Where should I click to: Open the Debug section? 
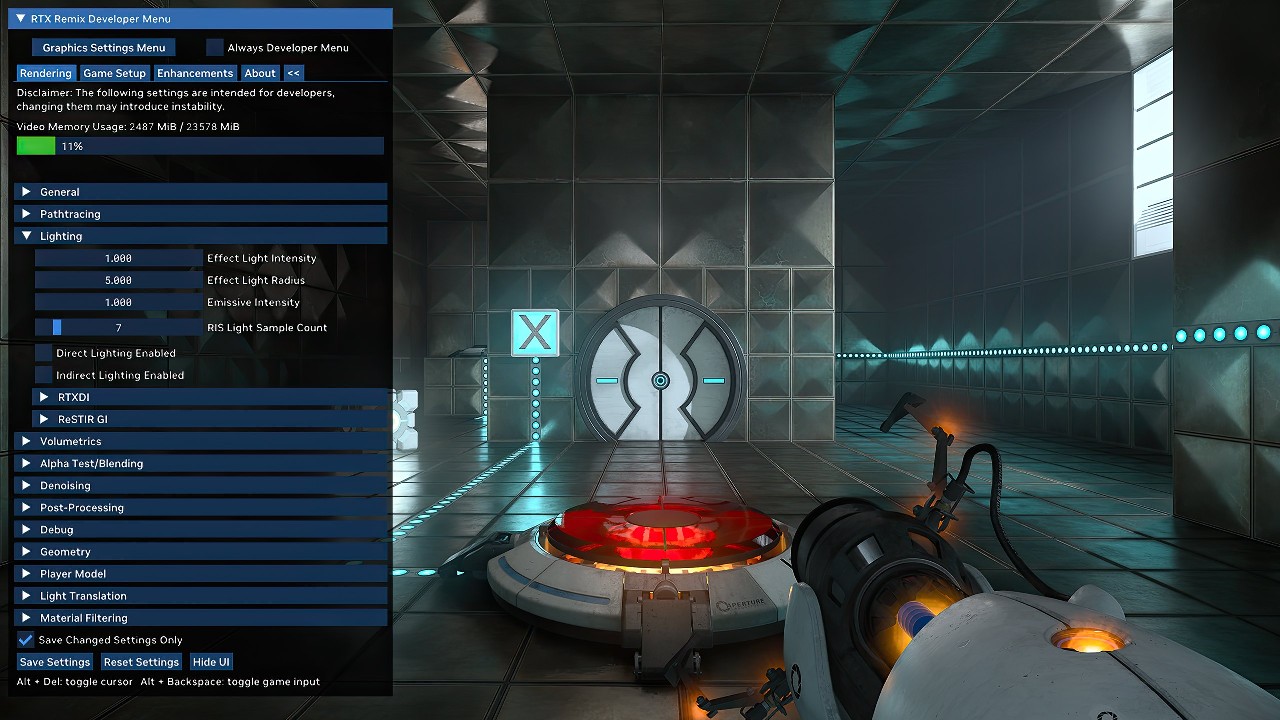tap(55, 529)
